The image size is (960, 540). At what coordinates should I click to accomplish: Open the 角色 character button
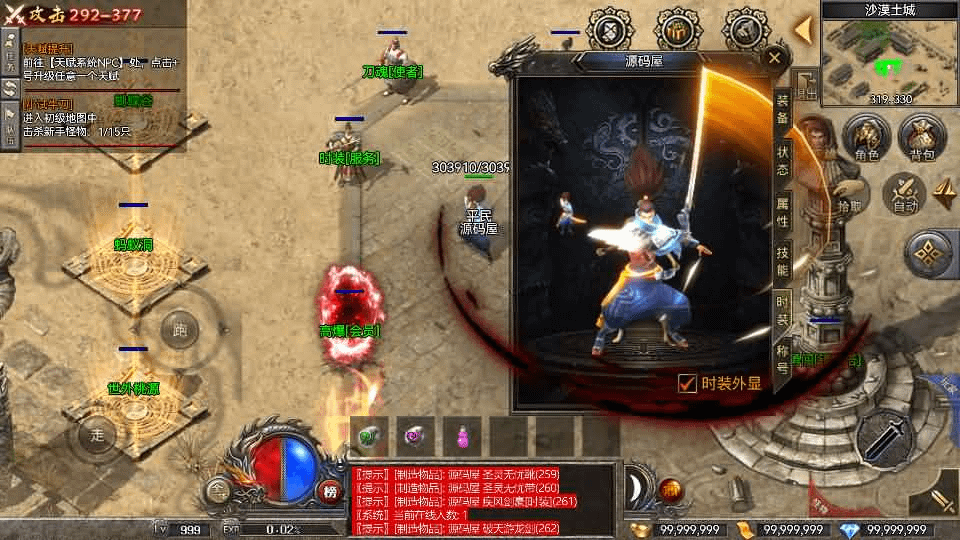tap(866, 136)
